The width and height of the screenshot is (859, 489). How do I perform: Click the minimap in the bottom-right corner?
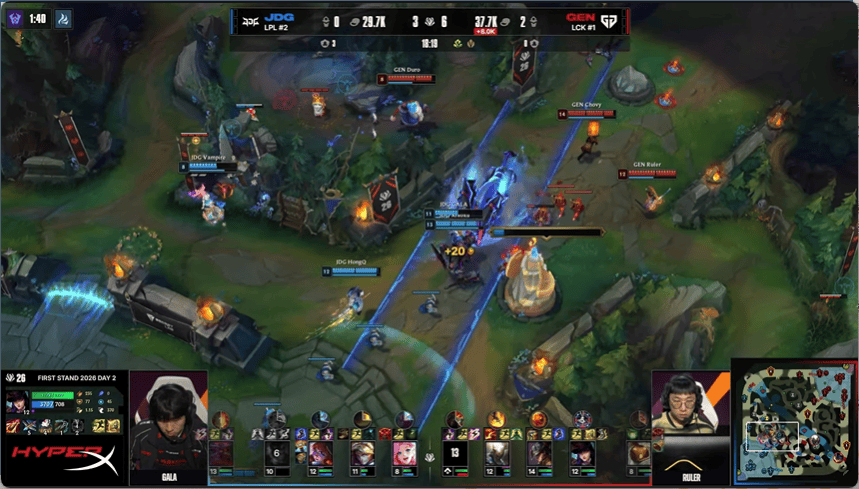(x=794, y=421)
